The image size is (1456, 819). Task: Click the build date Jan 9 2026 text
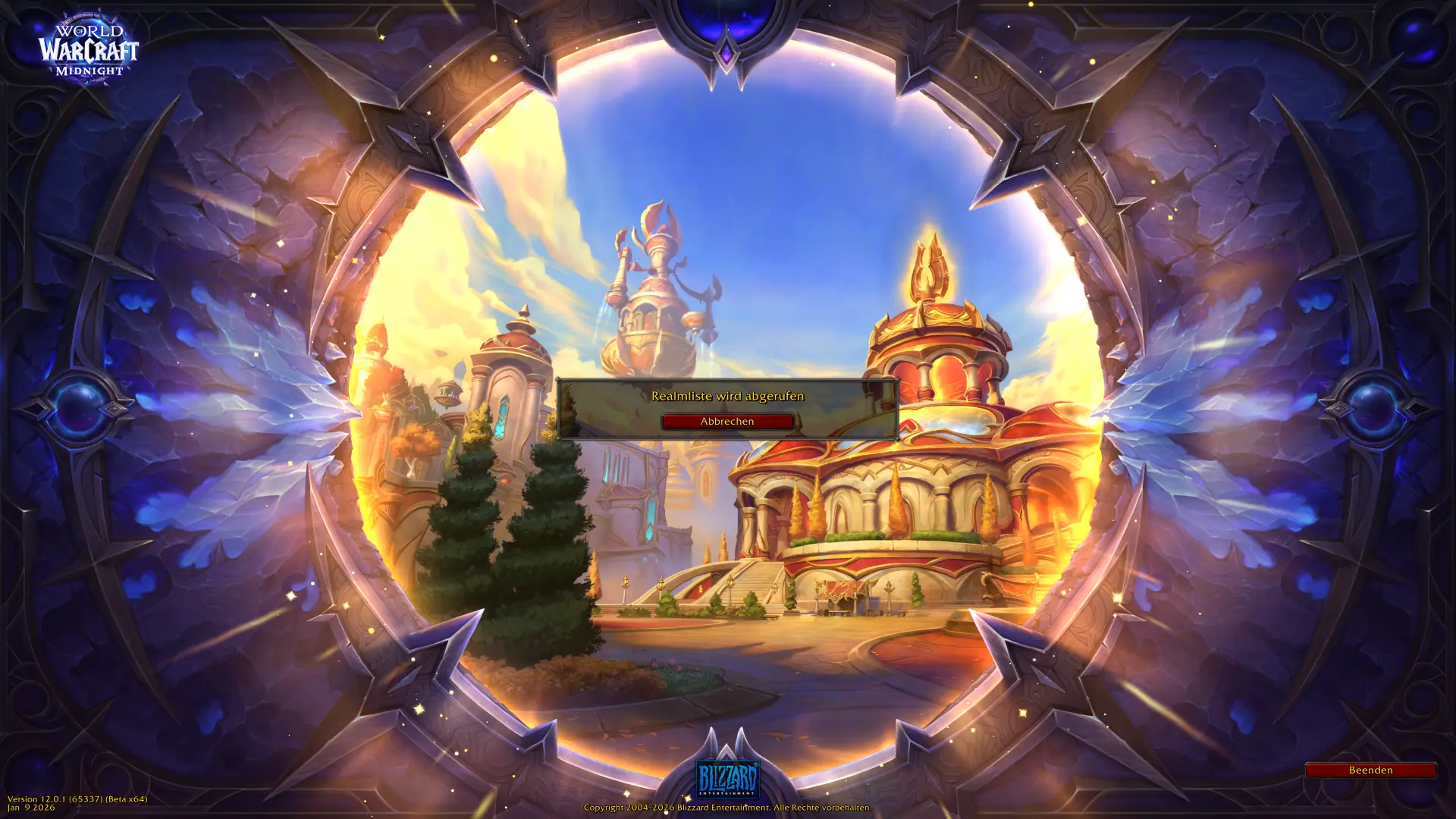30,807
